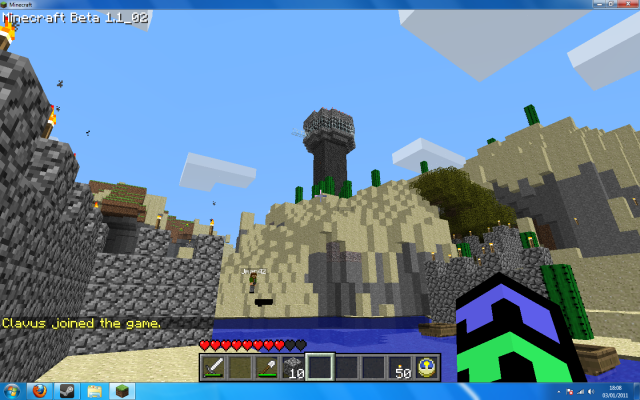Screen dimensions: 640x400
Task: Switch to the clock item slot
Action: click(426, 367)
